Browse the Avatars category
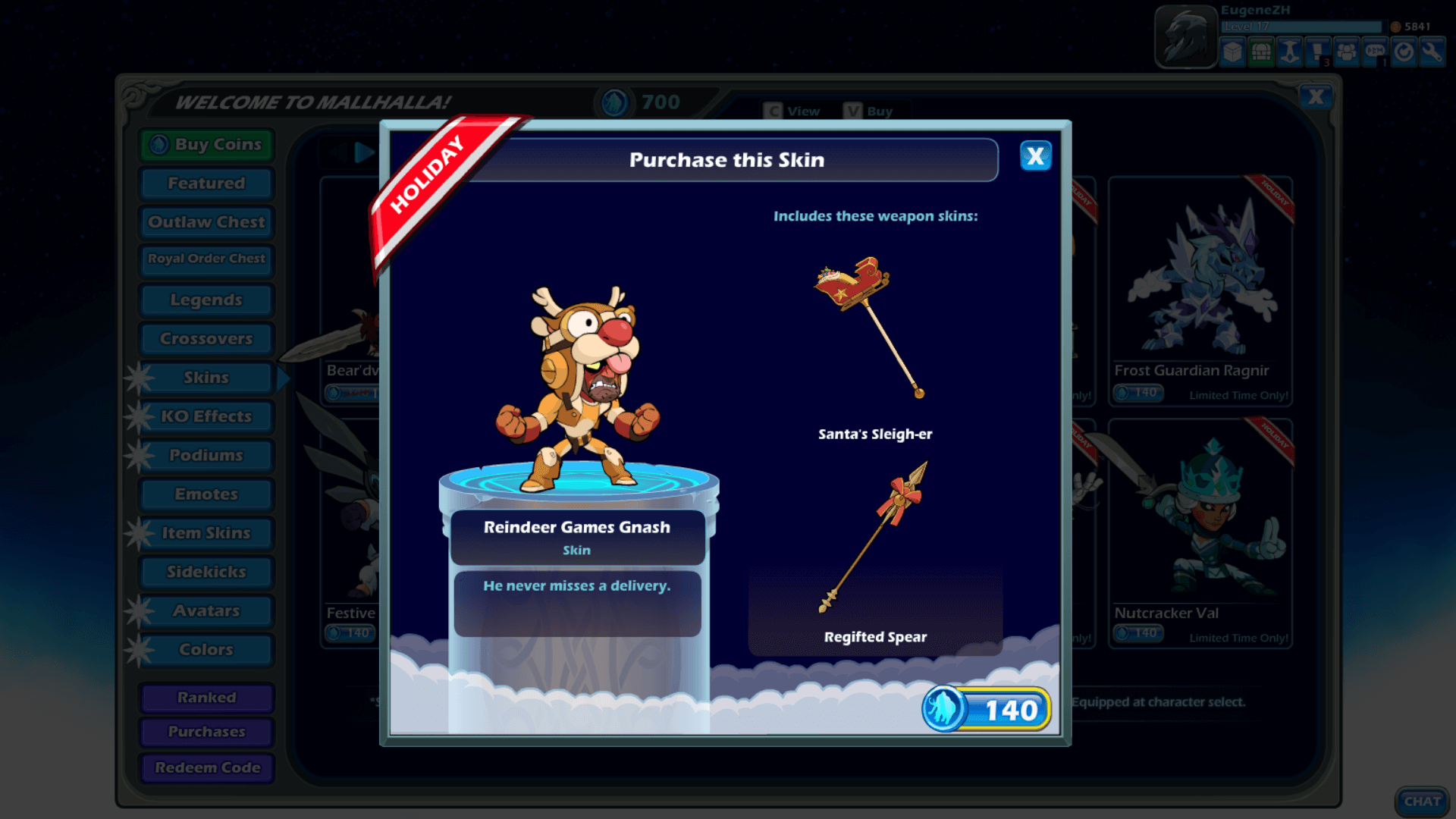Viewport: 1456px width, 819px height. coord(206,610)
